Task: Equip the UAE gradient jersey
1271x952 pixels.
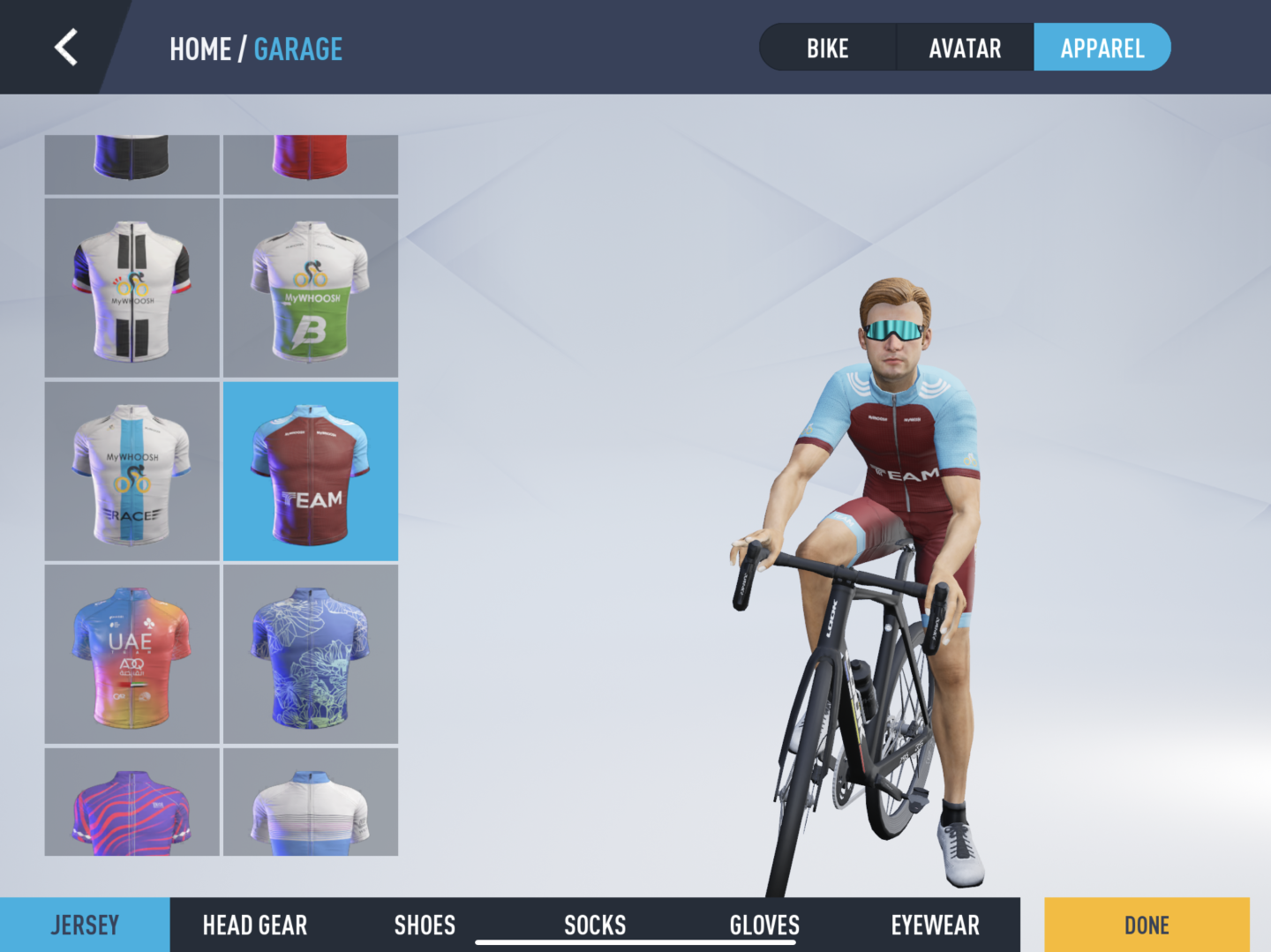Action: click(x=132, y=655)
